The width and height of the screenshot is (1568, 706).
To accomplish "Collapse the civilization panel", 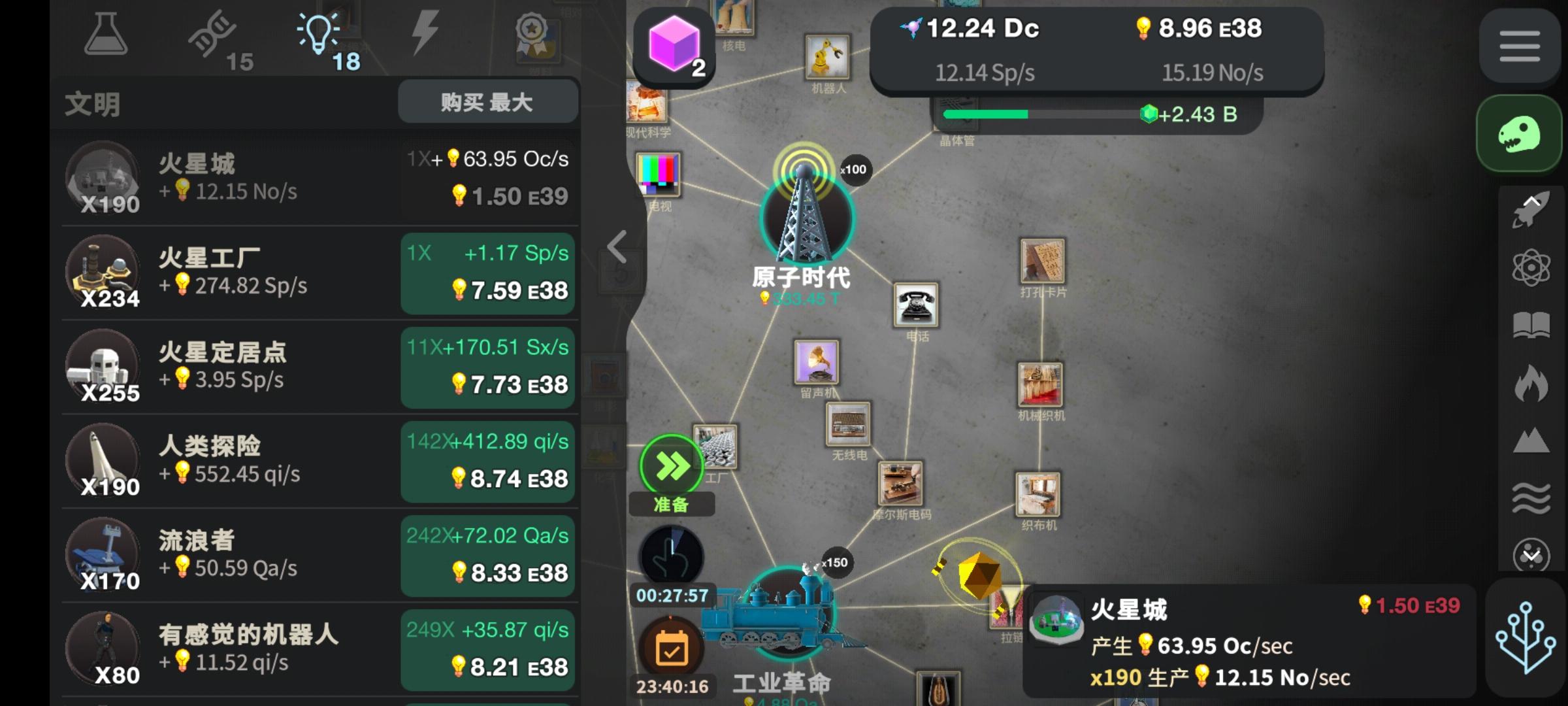I will pos(617,245).
